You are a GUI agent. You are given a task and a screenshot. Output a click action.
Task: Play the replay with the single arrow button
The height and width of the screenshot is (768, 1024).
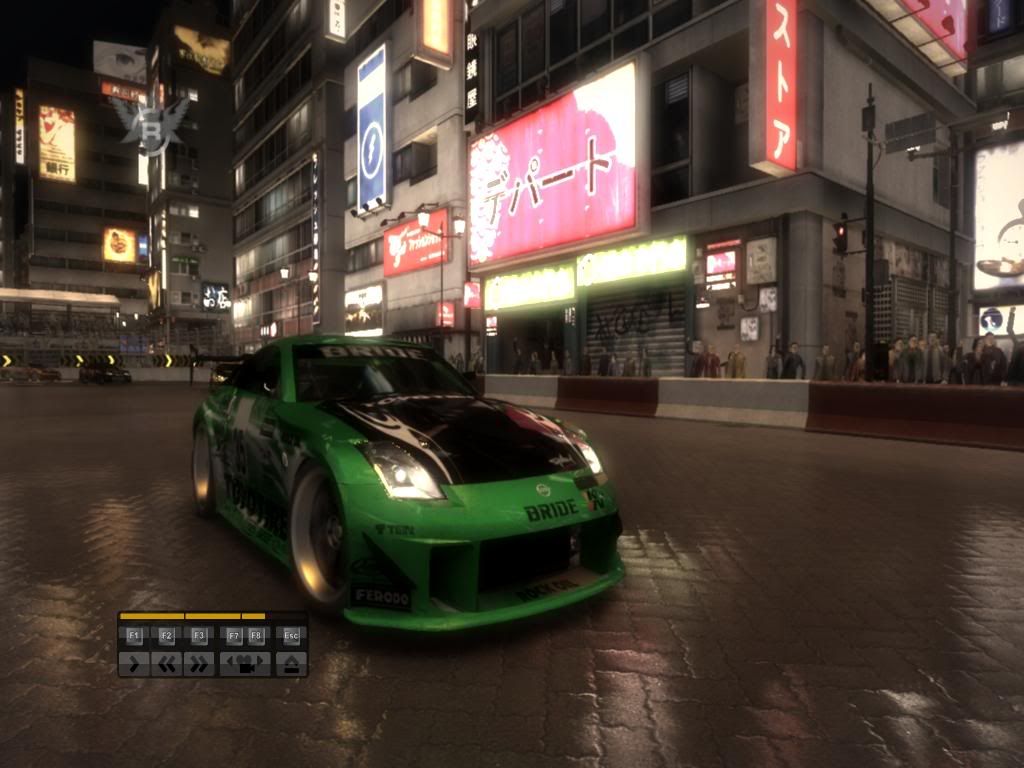point(134,663)
